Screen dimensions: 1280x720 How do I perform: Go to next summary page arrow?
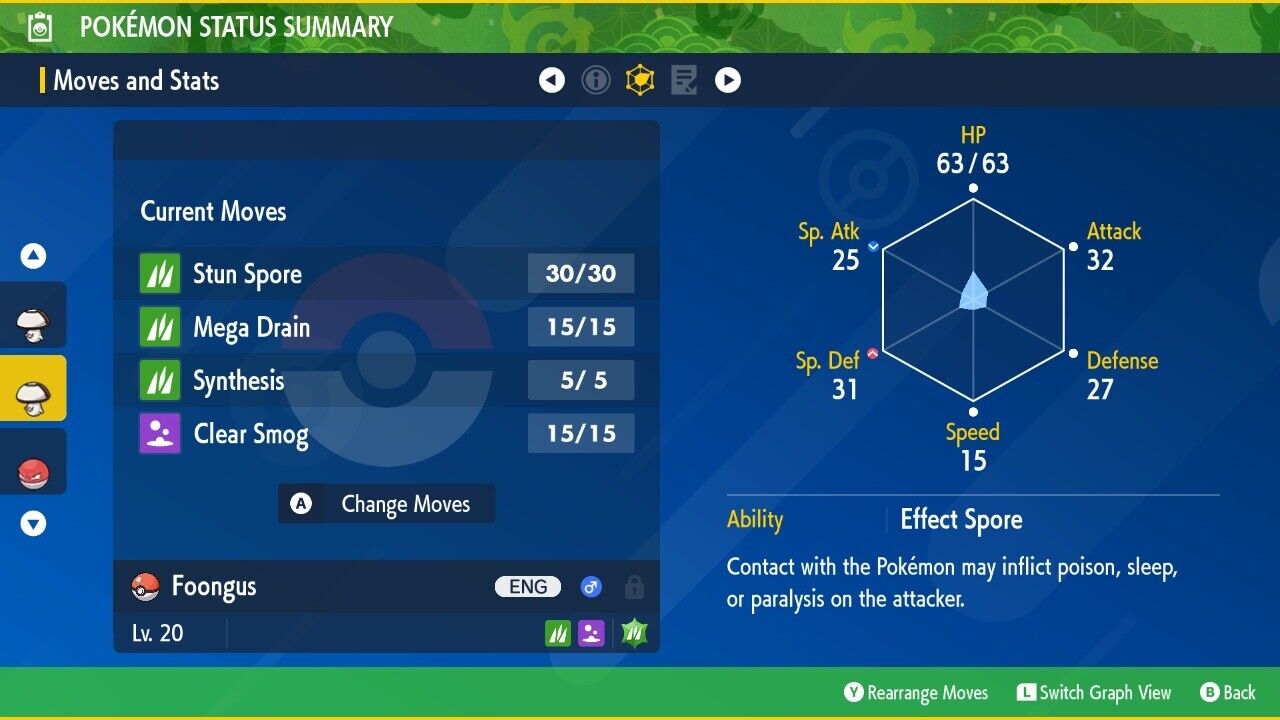click(x=728, y=80)
